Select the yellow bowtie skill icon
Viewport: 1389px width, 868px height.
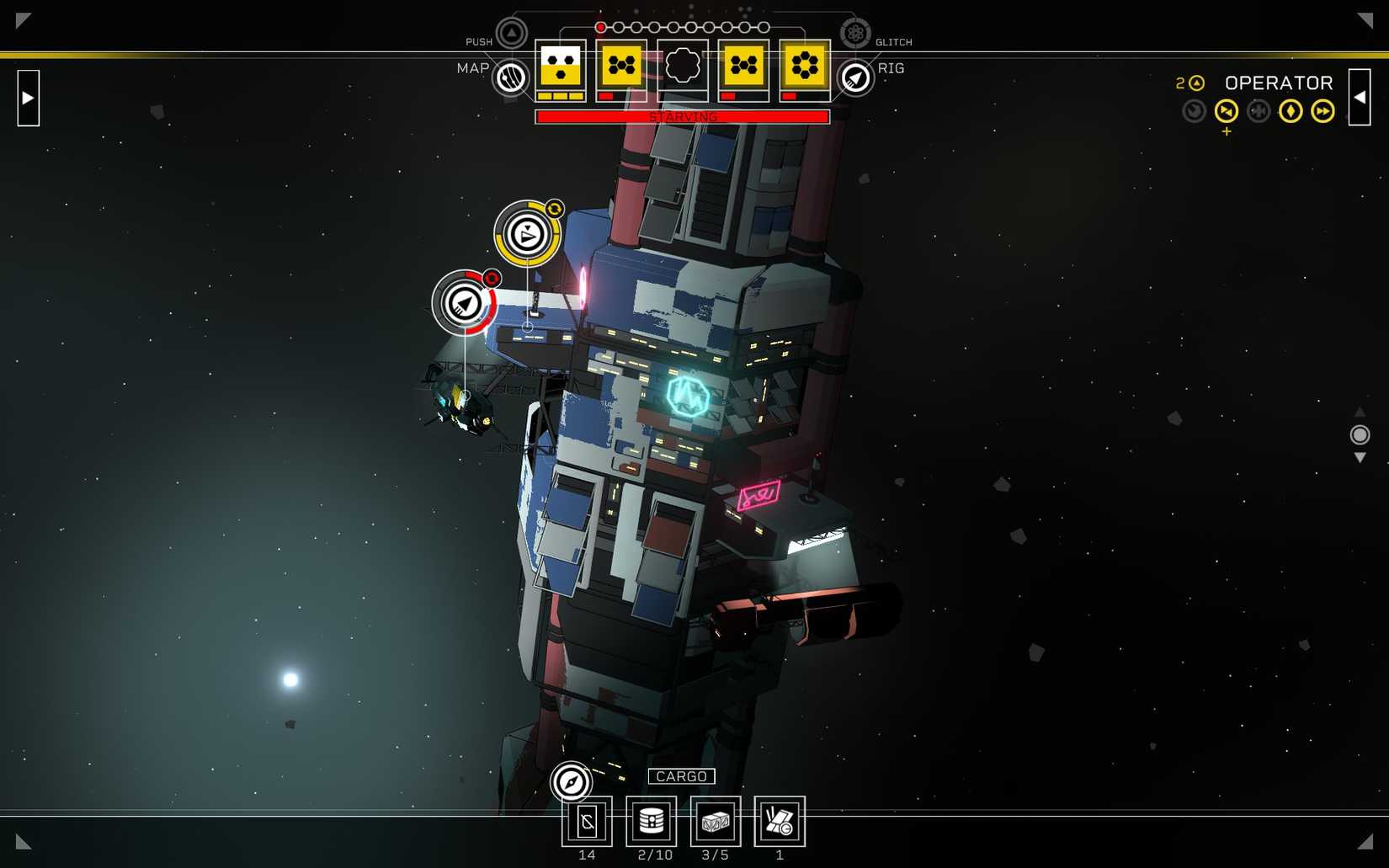(x=1226, y=111)
